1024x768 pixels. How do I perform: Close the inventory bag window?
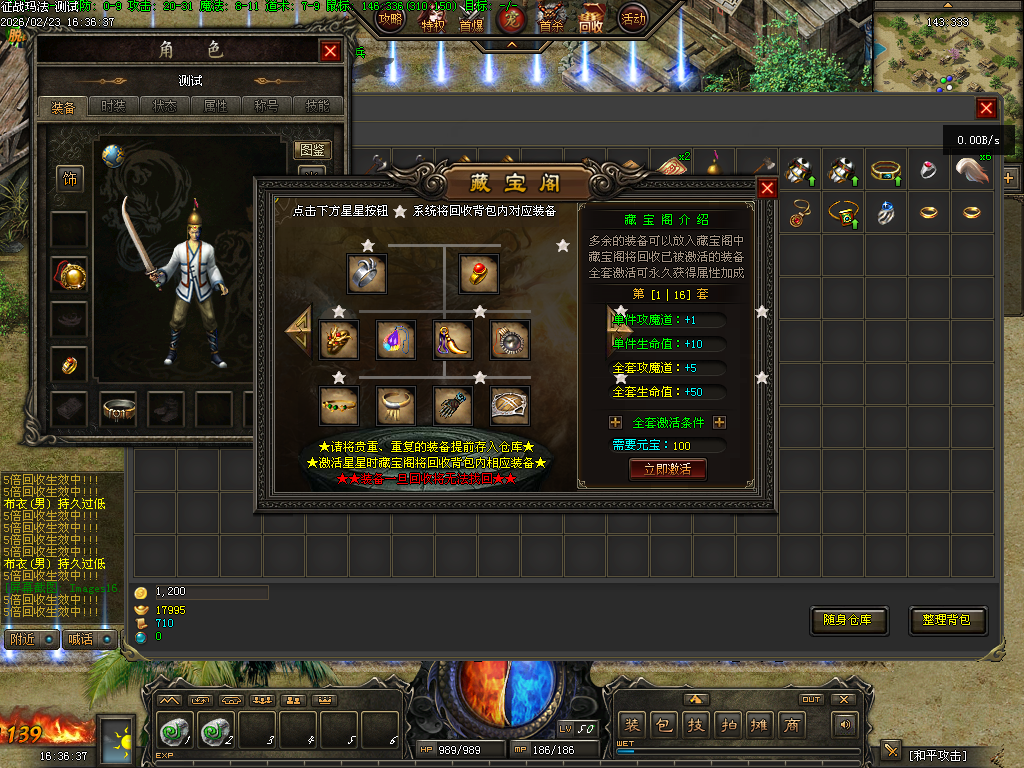tap(986, 109)
